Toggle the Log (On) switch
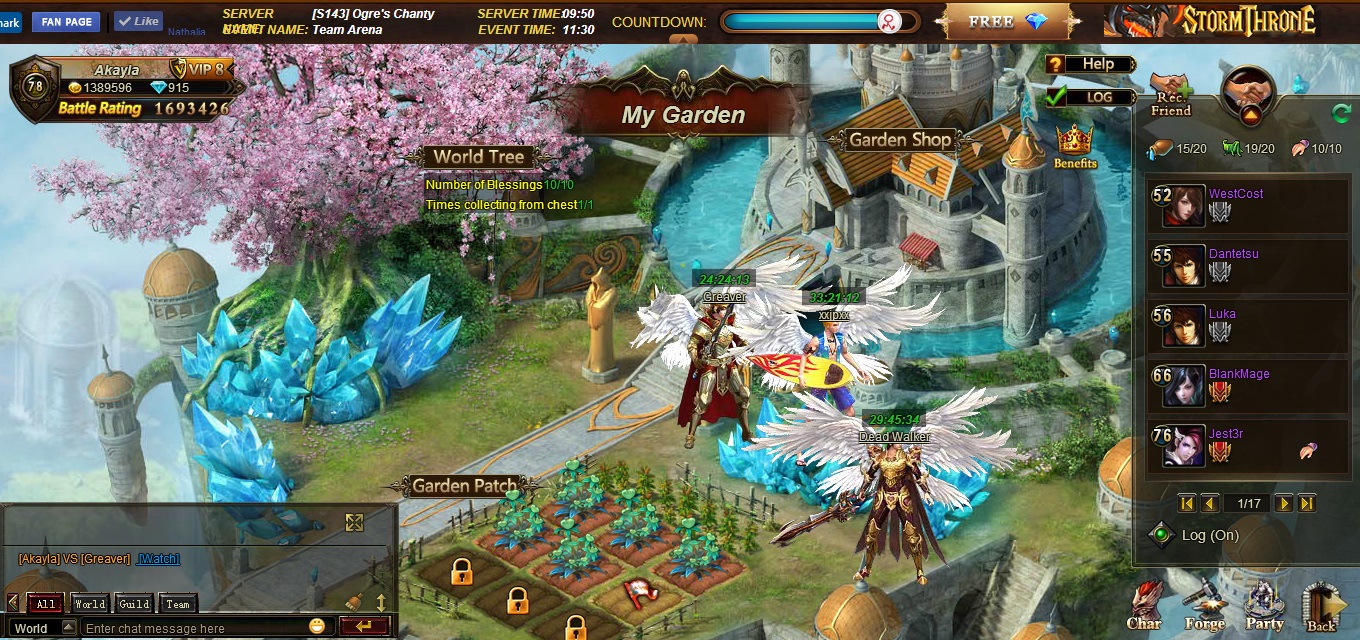This screenshot has width=1360, height=640. click(1161, 535)
